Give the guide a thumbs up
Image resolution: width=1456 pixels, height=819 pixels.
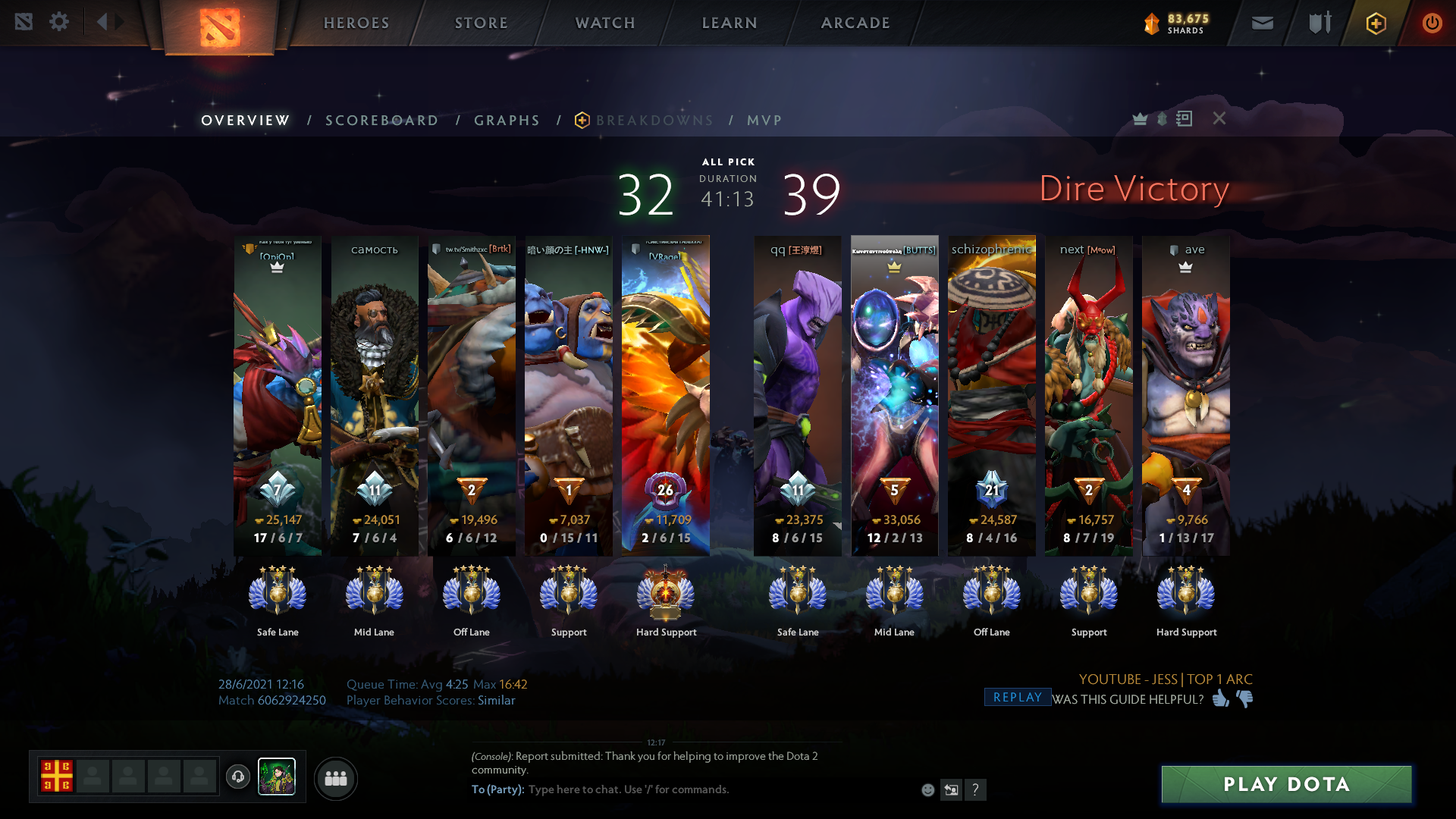pyautogui.click(x=1220, y=698)
